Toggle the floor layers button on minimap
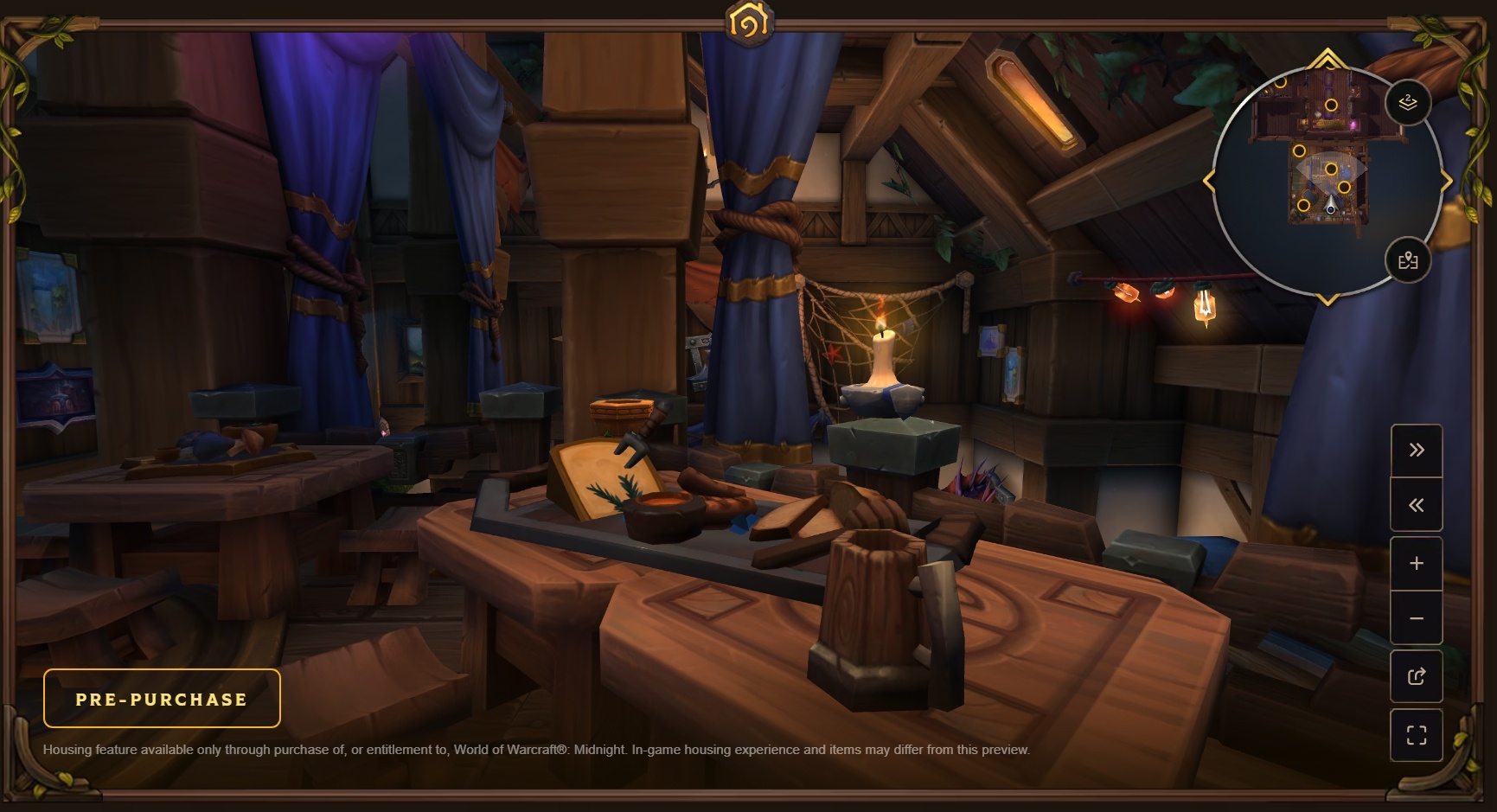 (x=1407, y=103)
